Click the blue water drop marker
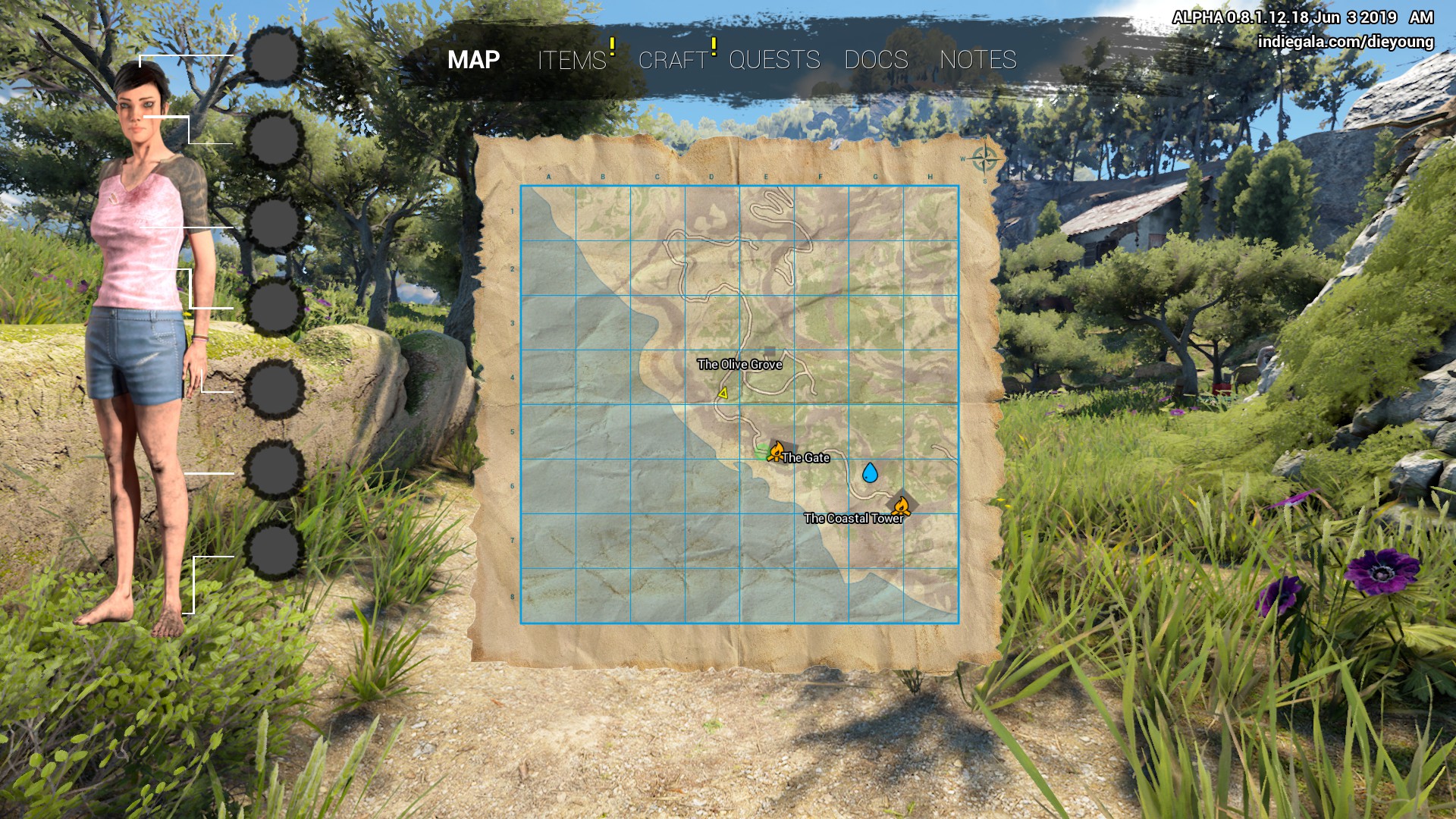The height and width of the screenshot is (819, 1456). pos(870,473)
